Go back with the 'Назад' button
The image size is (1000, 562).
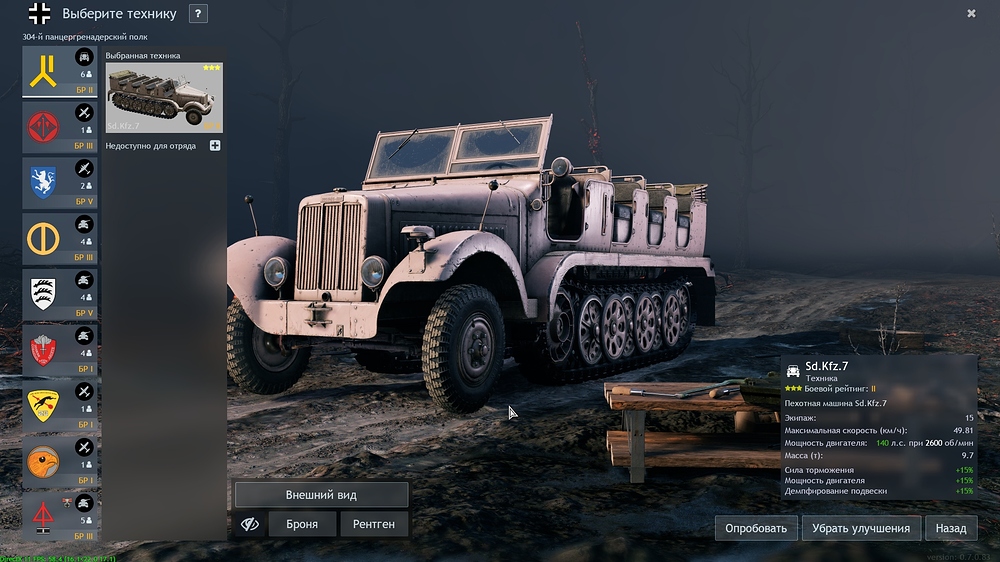pos(951,528)
